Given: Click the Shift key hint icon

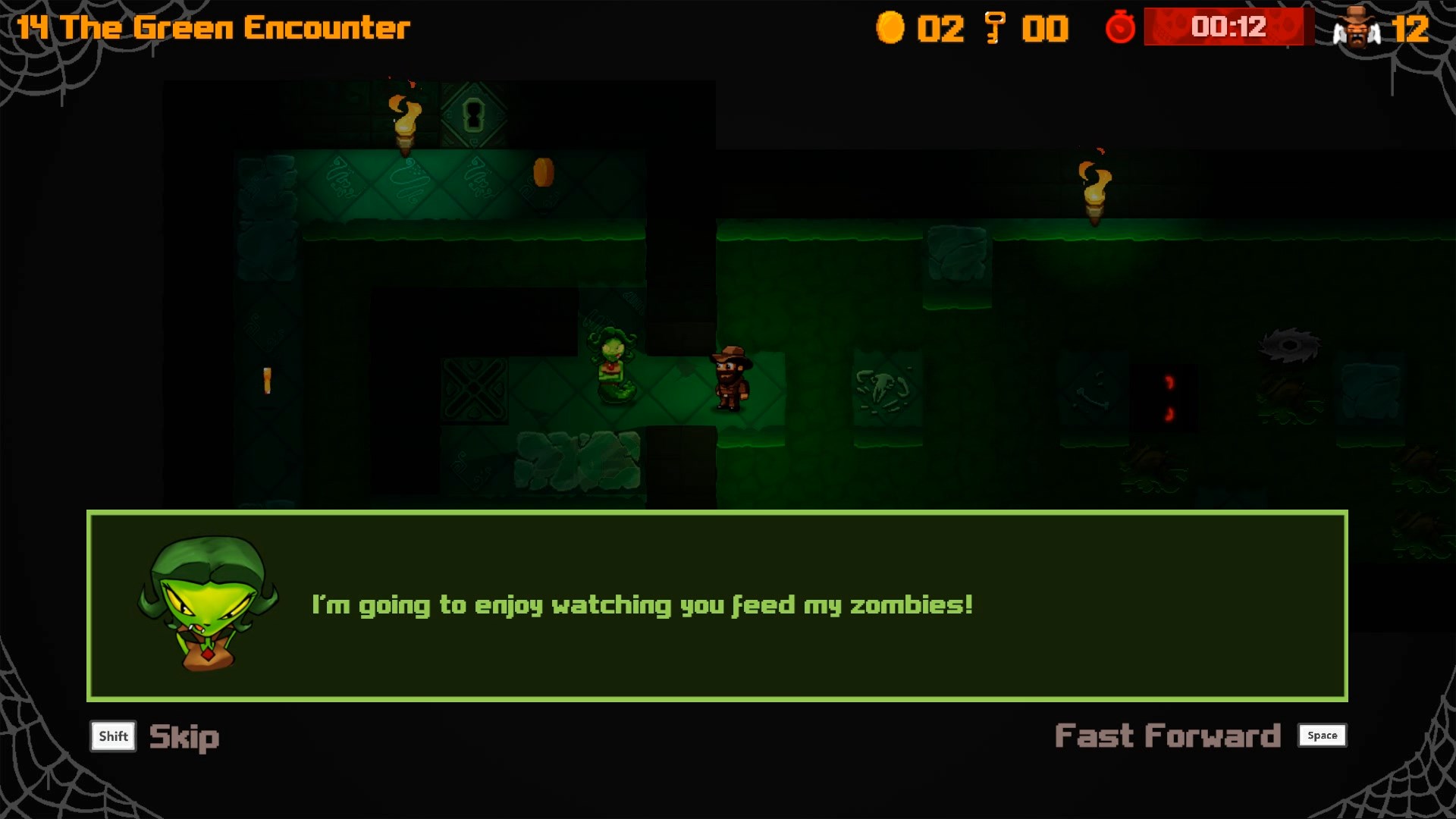Looking at the screenshot, I should coord(112,736).
